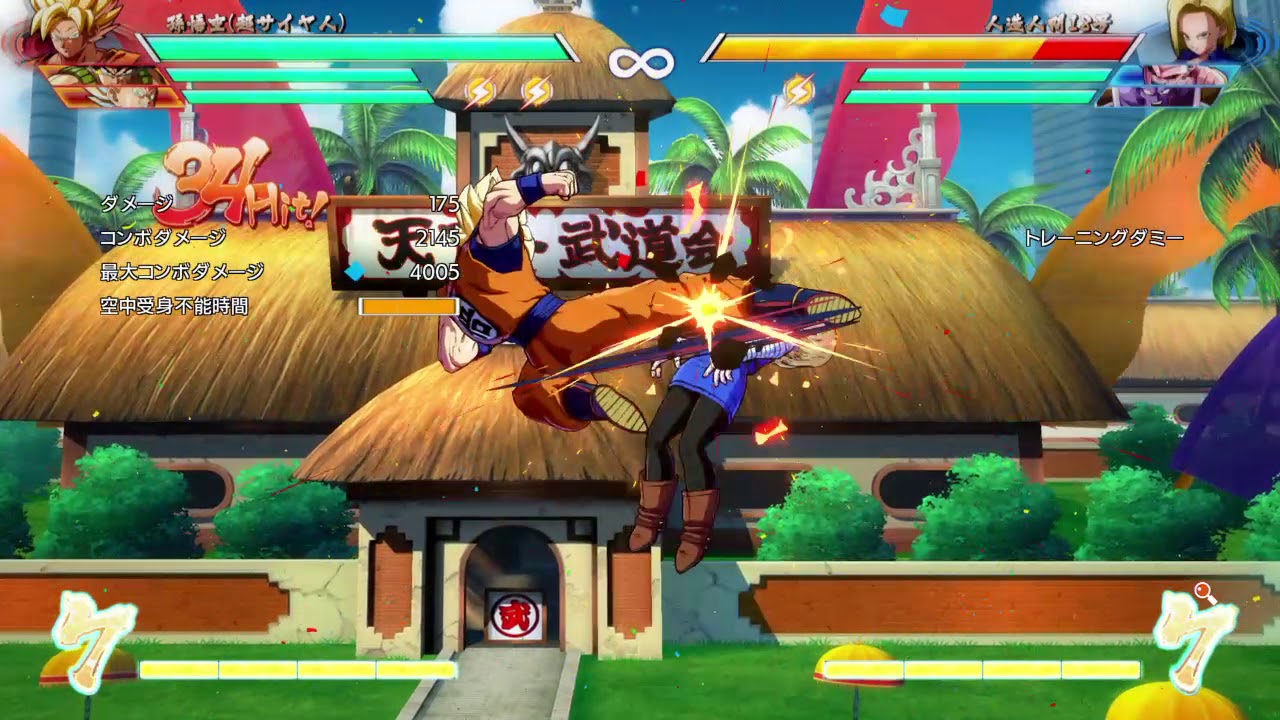This screenshot has width=1280, height=720.
Task: Click the 最大コンボダメージ row label
Action: point(183,269)
